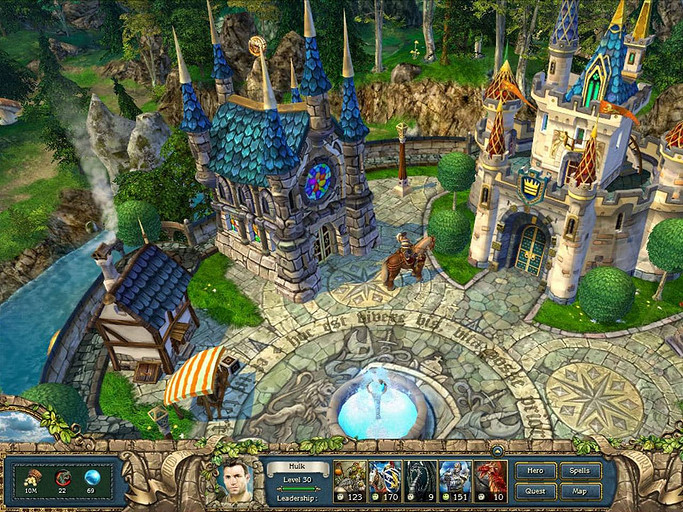Screen dimensions: 683x512
Task: Open the Spells book
Action: coord(581,471)
